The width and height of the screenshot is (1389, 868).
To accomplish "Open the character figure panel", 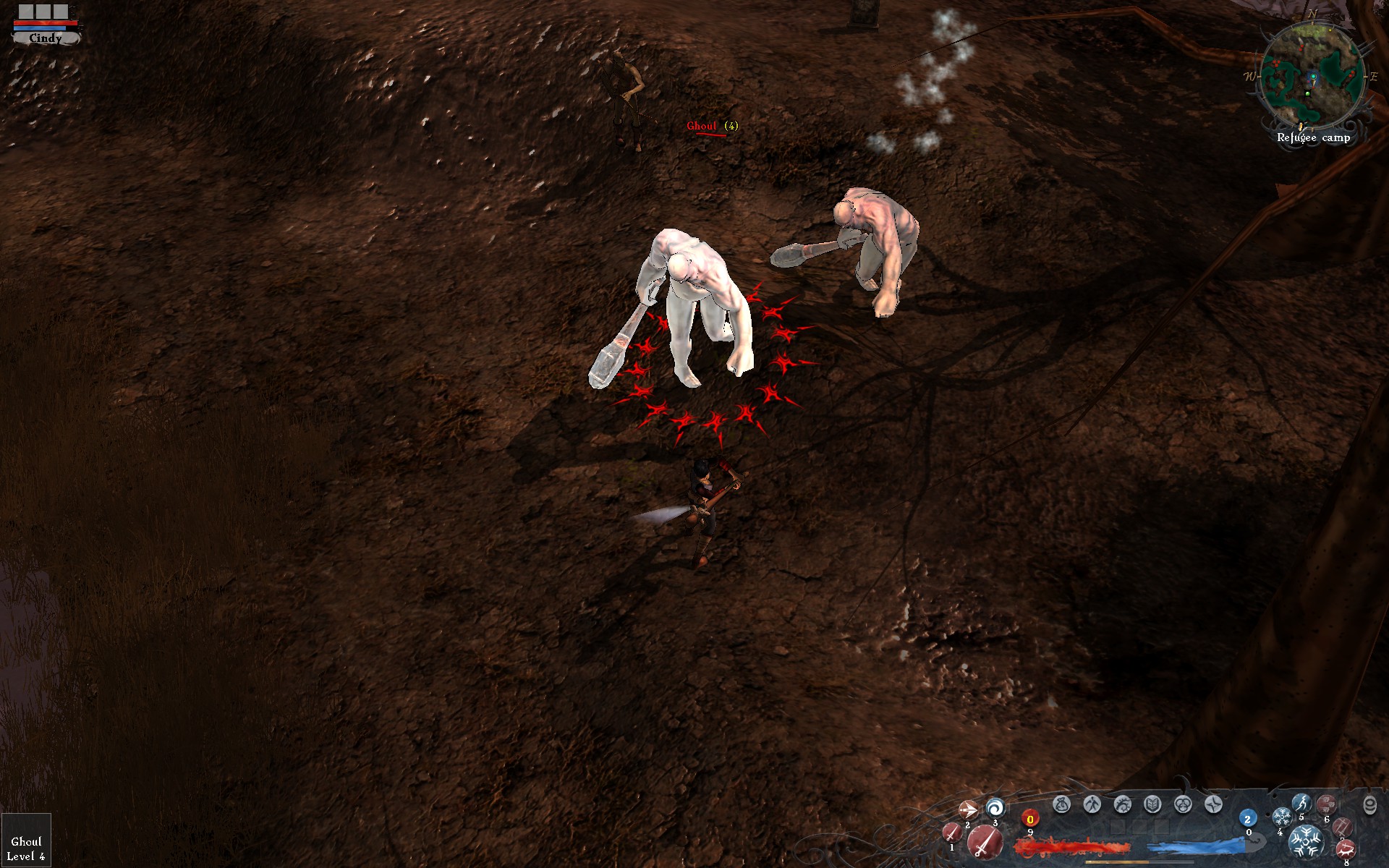I will click(1092, 804).
